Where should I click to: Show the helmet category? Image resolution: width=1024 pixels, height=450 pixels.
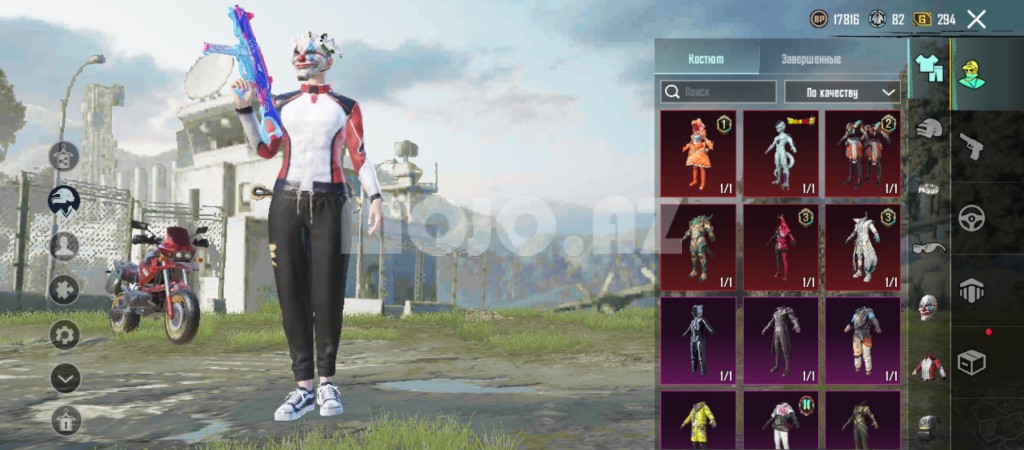pos(930,129)
